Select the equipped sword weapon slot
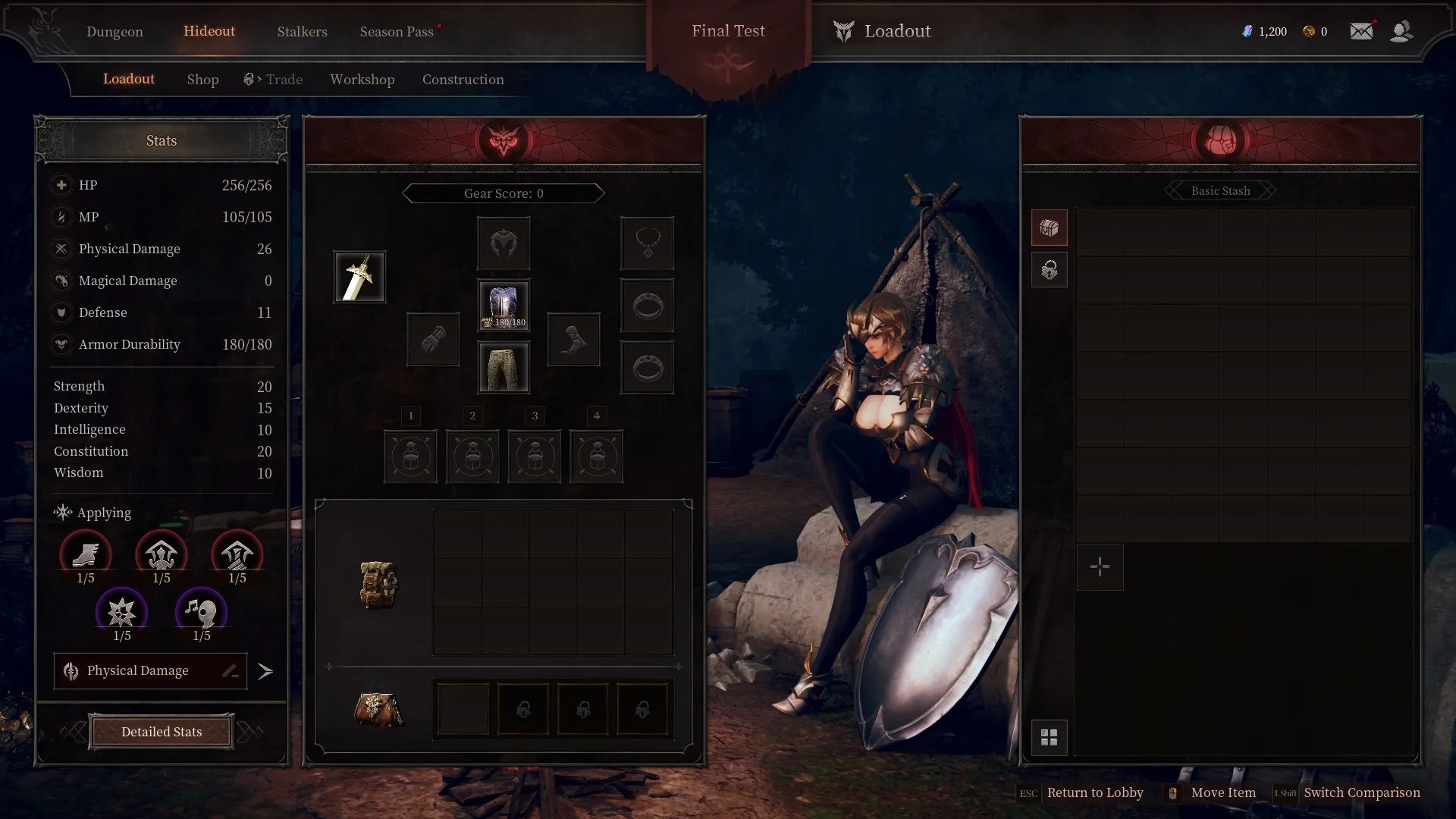 [x=359, y=278]
